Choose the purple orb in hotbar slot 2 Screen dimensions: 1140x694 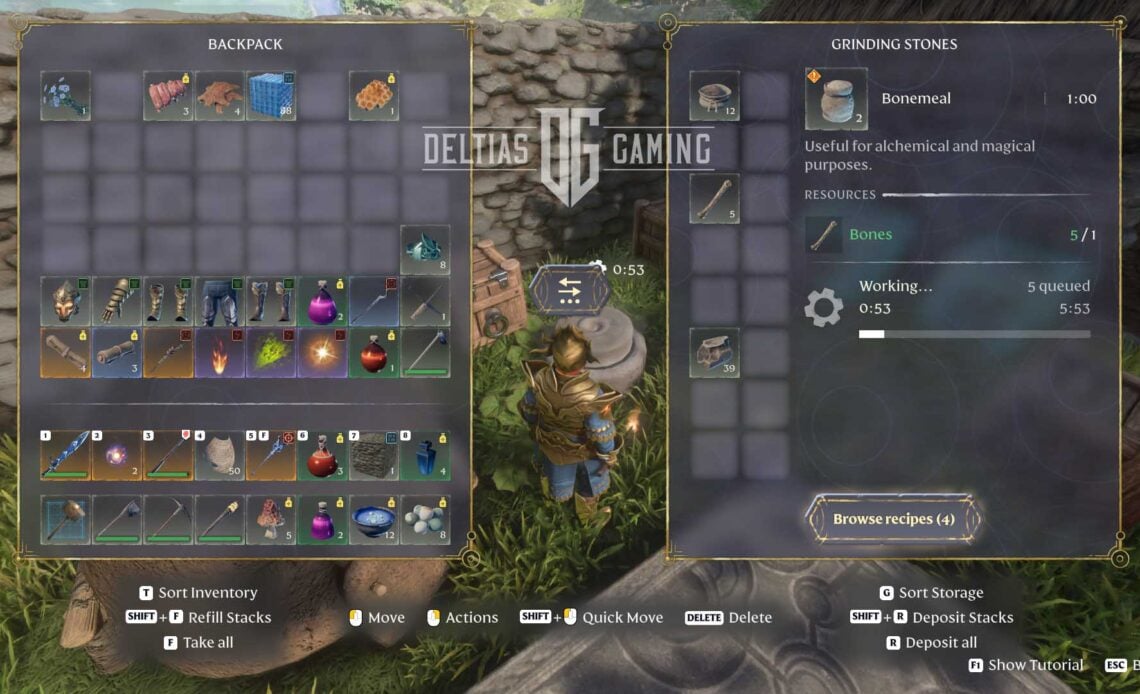coord(117,456)
